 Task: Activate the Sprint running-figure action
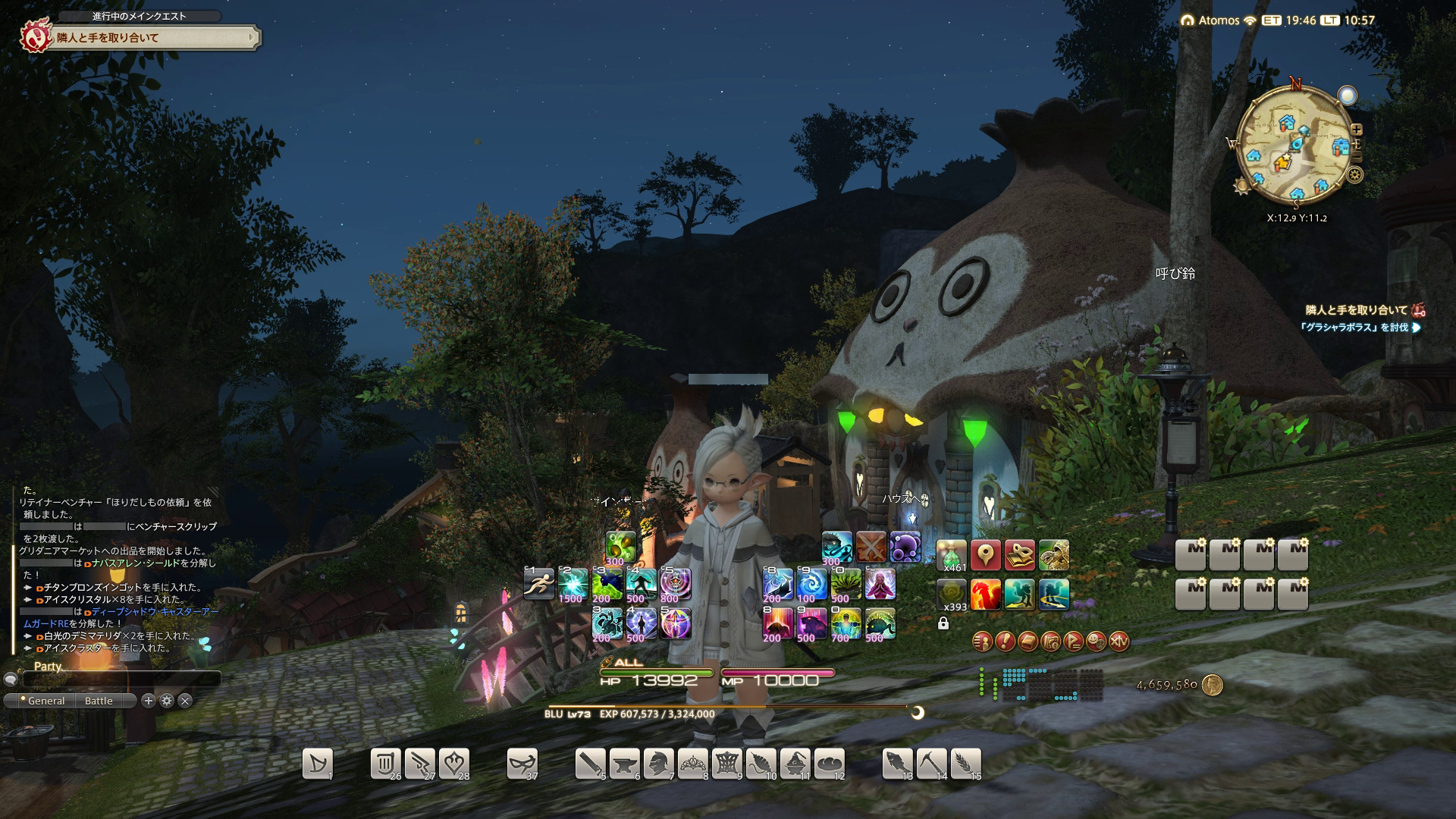(x=538, y=584)
